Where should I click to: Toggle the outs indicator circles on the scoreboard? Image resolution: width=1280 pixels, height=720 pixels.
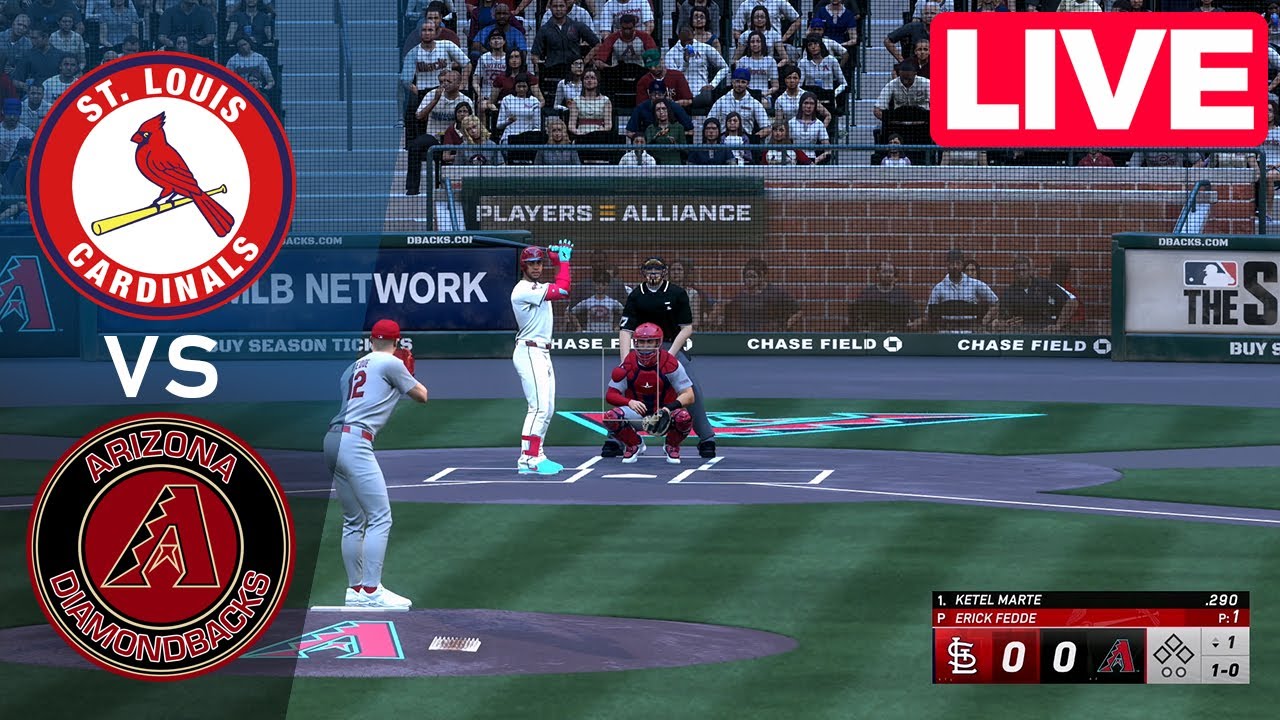1174,670
